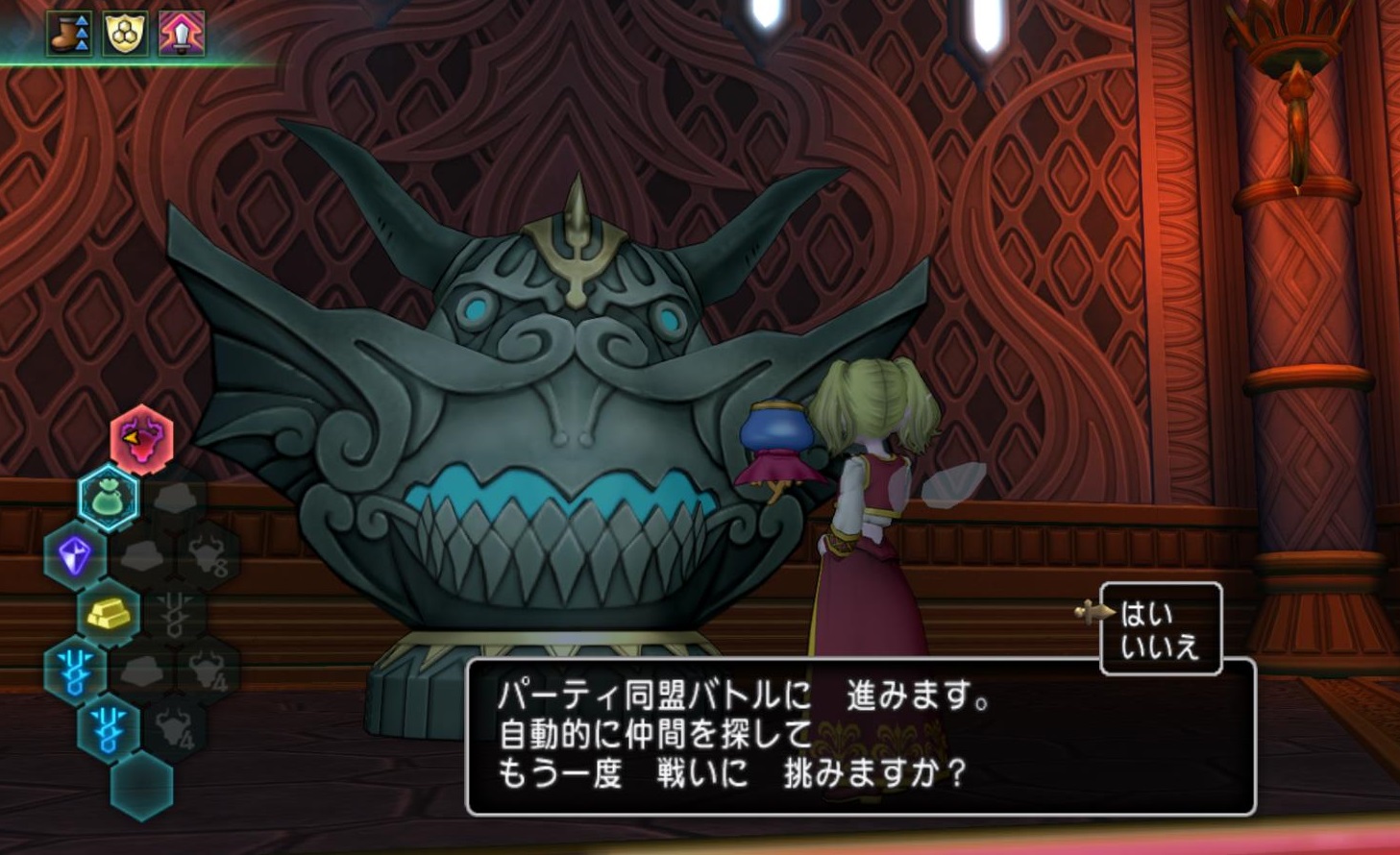Choose the green treasure bag hex node

(x=108, y=498)
